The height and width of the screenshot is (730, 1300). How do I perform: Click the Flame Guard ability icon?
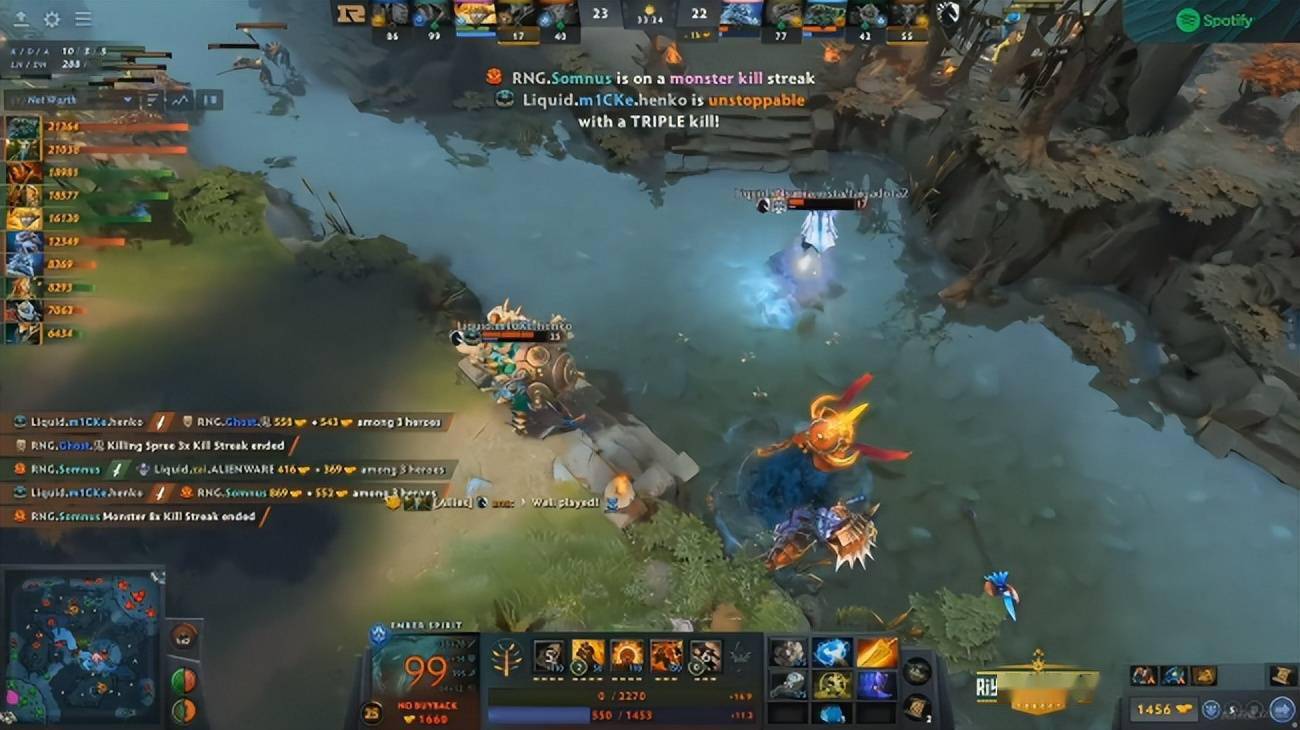pyautogui.click(x=628, y=658)
